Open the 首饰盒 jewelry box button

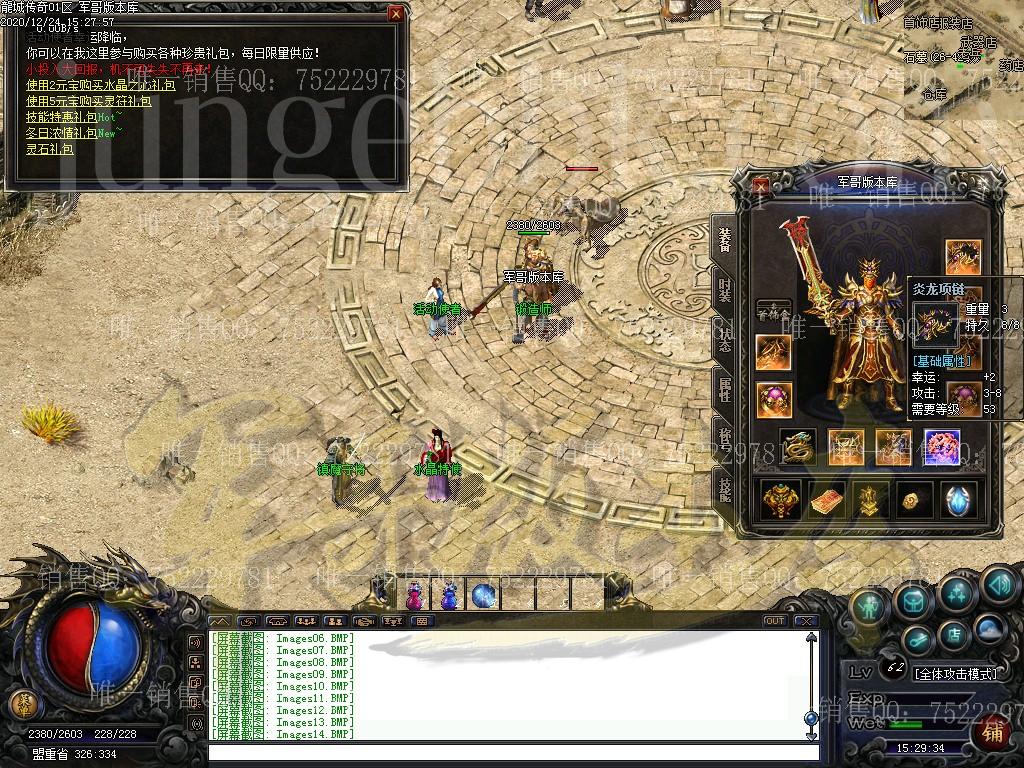click(x=773, y=312)
